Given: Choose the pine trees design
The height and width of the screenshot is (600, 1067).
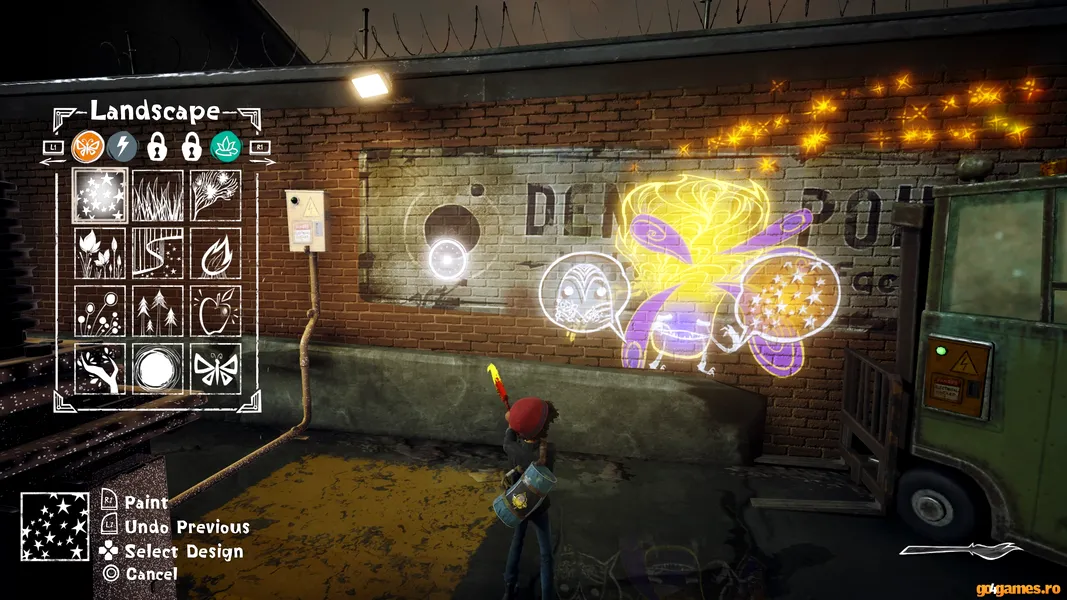Looking at the screenshot, I should point(158,311).
